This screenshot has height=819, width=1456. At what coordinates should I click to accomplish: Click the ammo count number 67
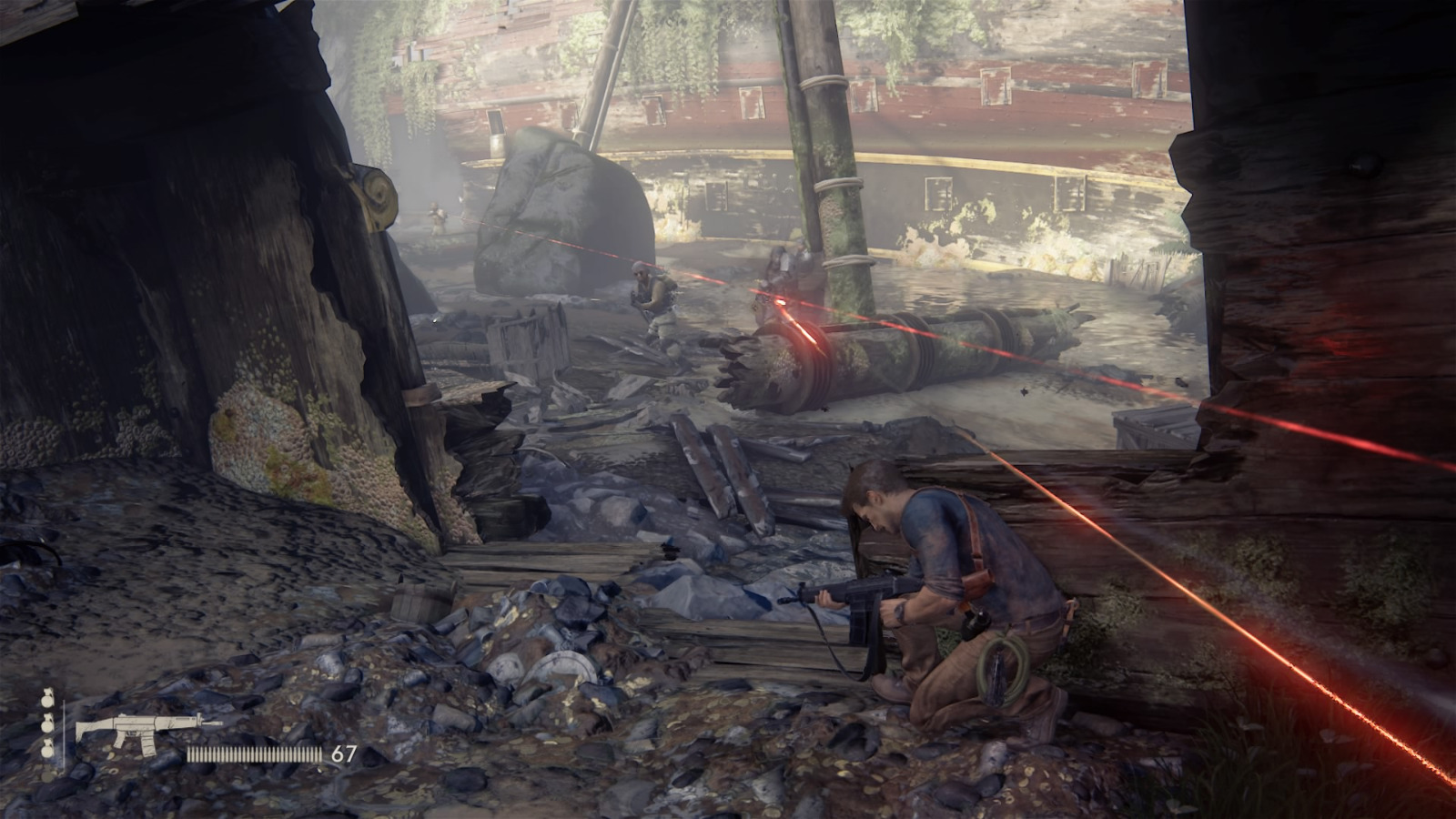(344, 753)
